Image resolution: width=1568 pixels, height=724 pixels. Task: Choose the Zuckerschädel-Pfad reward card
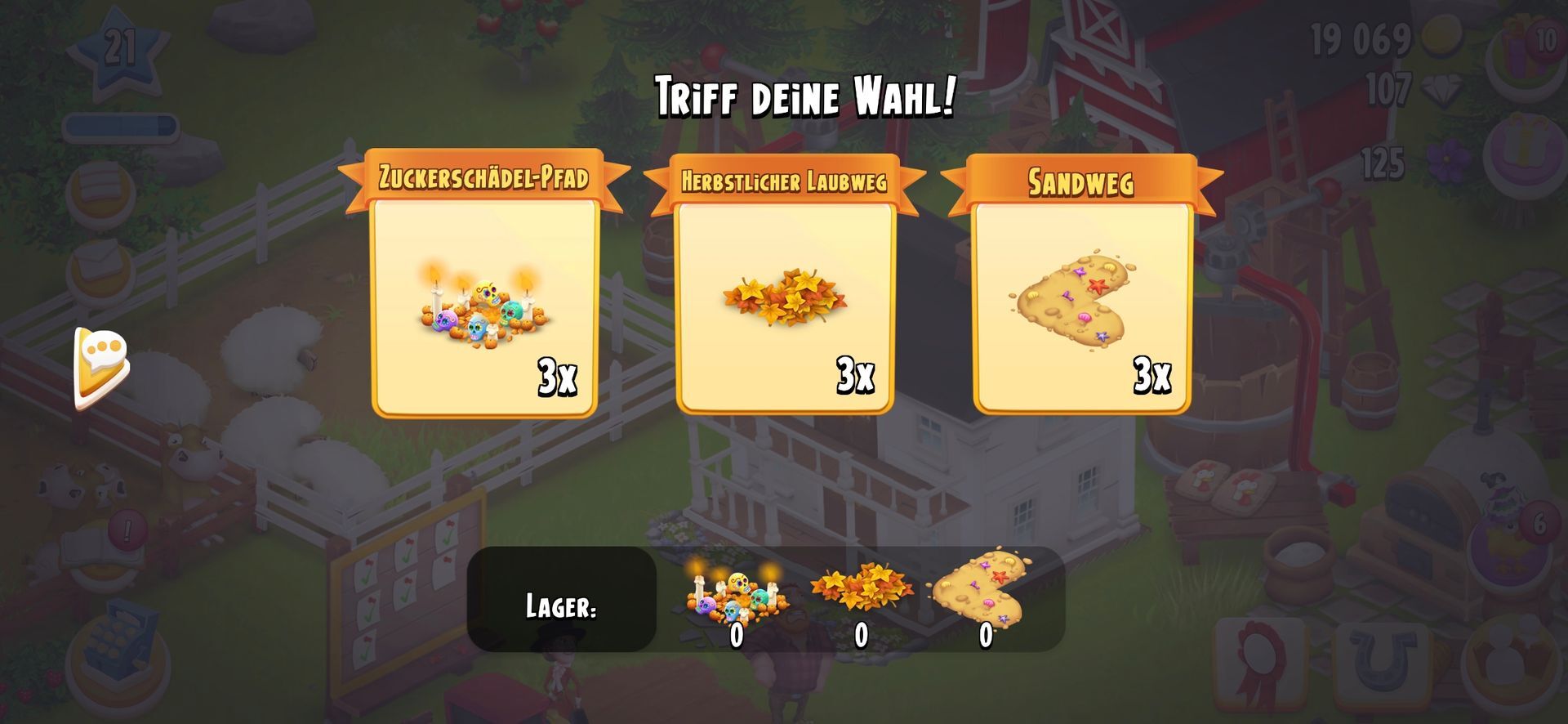(484, 306)
